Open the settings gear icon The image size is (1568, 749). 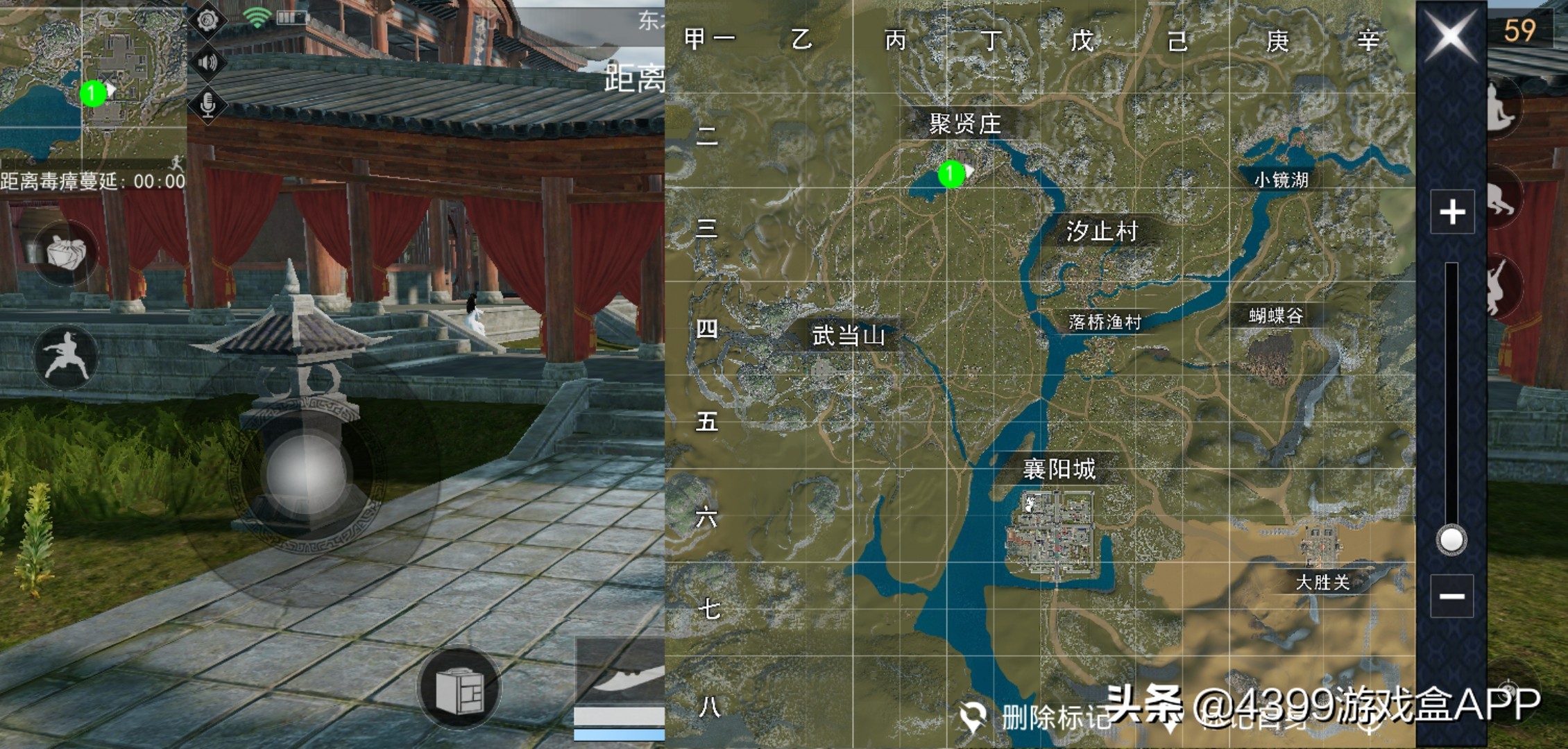[207, 21]
